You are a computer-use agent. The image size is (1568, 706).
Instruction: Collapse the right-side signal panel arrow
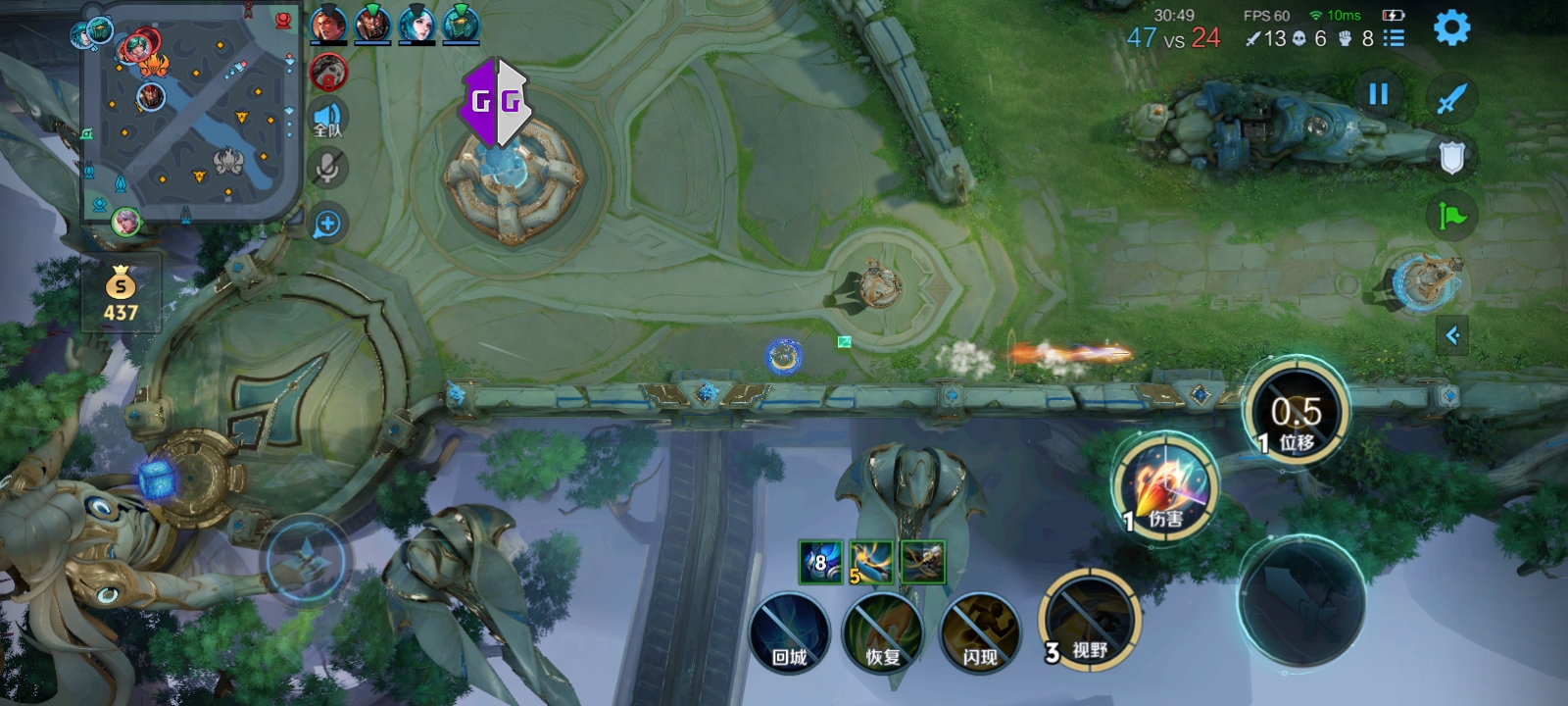point(1452,335)
